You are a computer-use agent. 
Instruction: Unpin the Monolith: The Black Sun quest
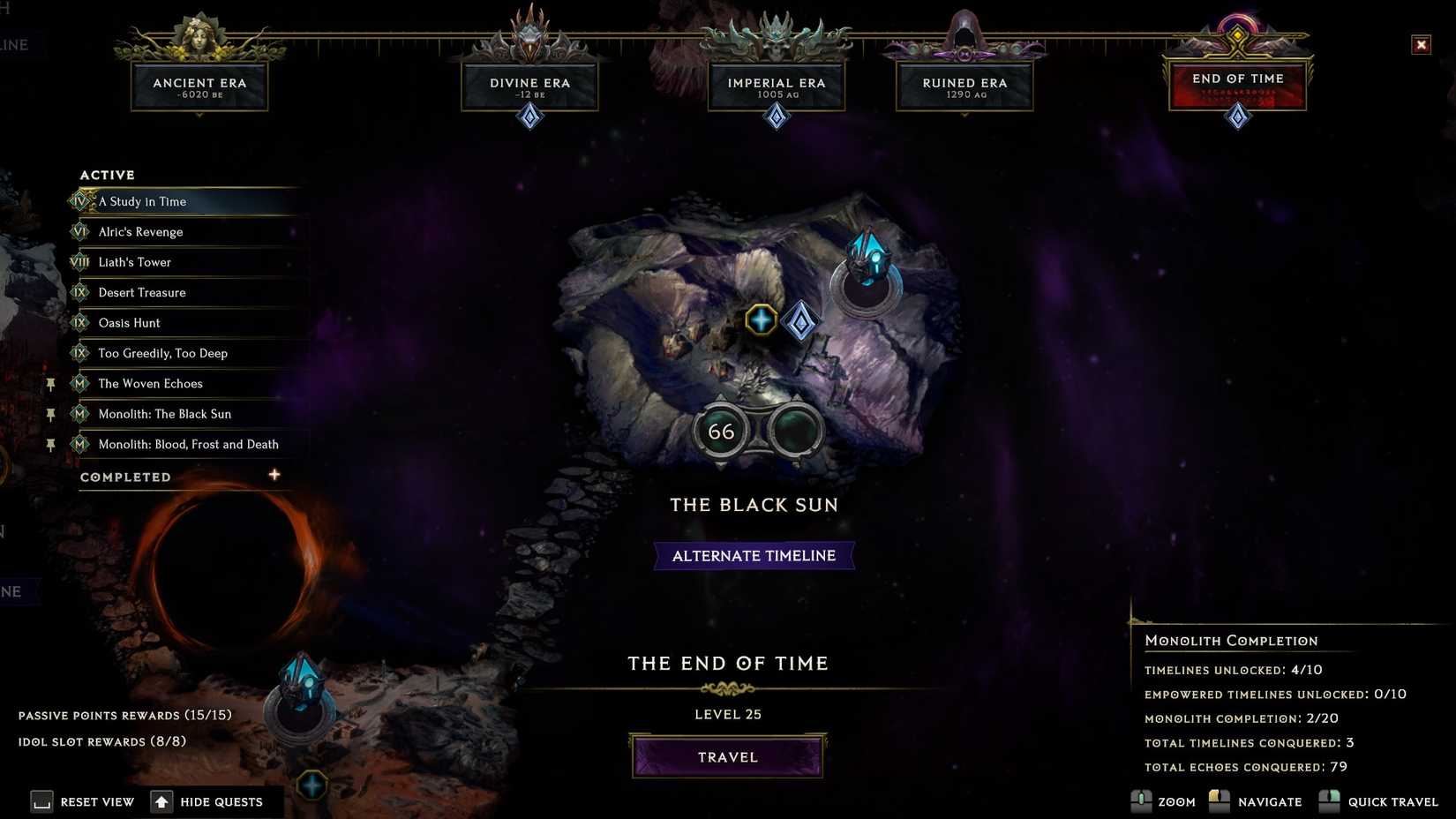coord(51,414)
